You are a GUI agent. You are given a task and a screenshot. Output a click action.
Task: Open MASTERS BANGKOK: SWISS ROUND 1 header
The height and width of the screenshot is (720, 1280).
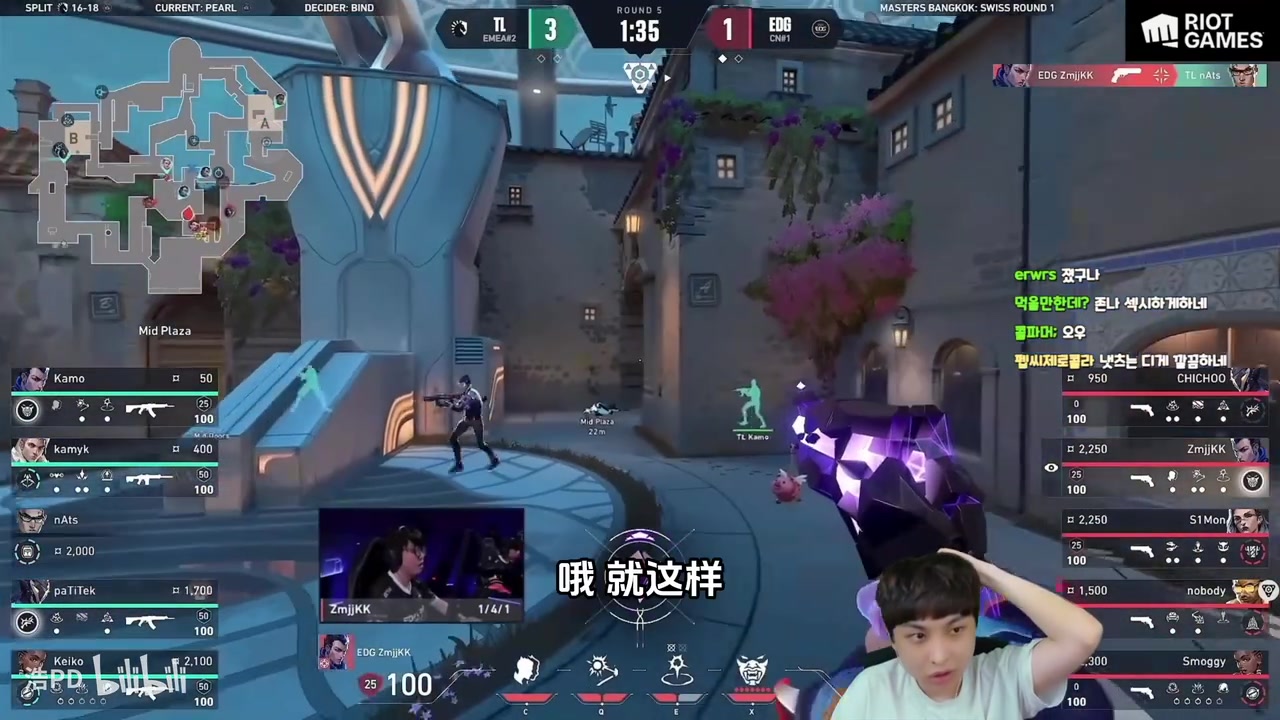[x=966, y=8]
